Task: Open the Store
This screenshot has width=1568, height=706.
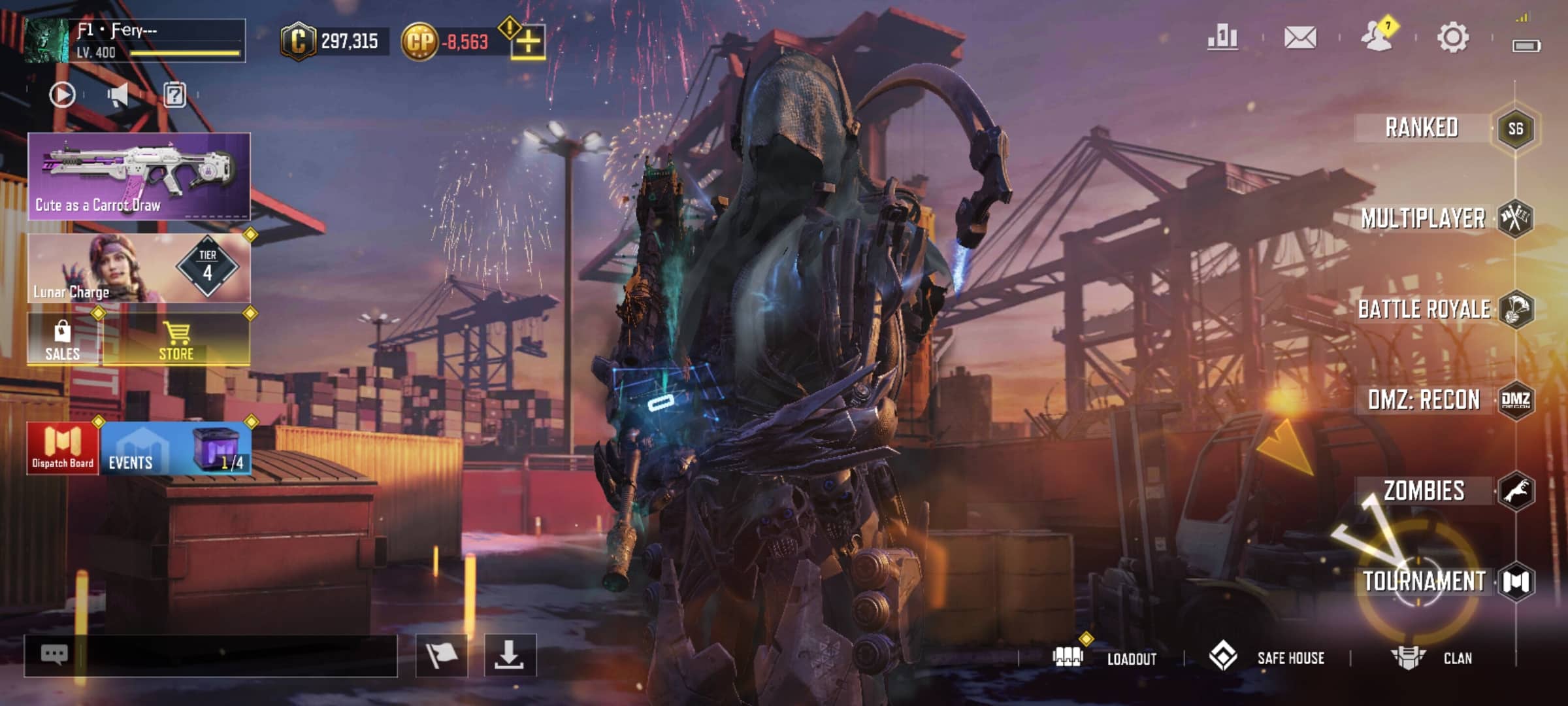Action: pos(176,339)
